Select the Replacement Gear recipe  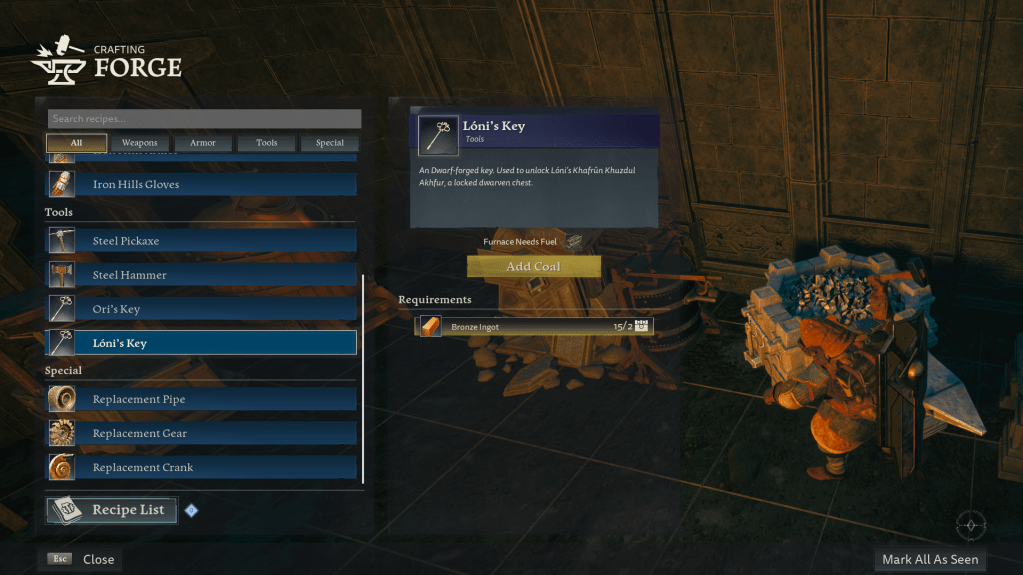click(202, 433)
